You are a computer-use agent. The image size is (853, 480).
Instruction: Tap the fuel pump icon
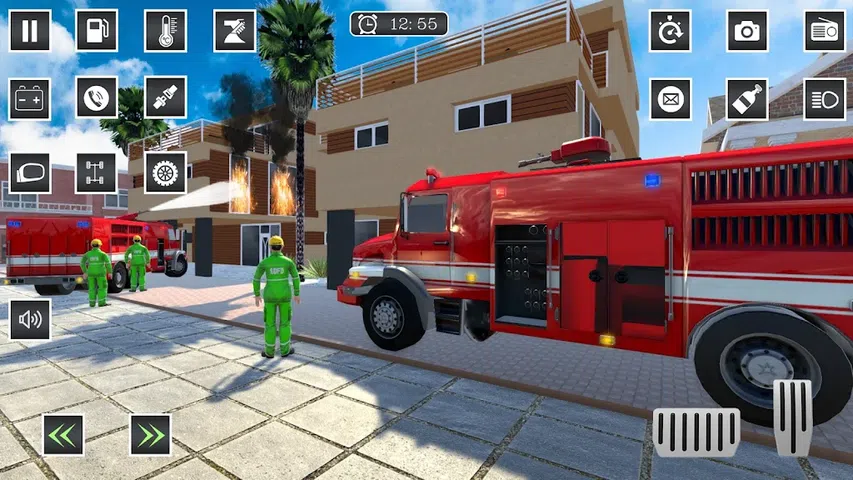point(97,30)
